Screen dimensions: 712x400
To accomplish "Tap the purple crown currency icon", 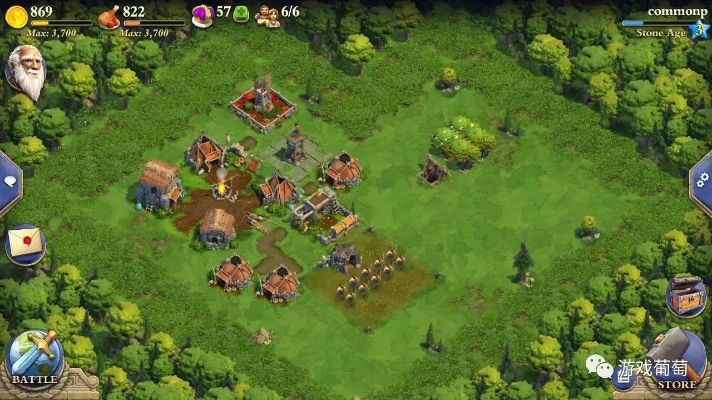I will (x=202, y=14).
